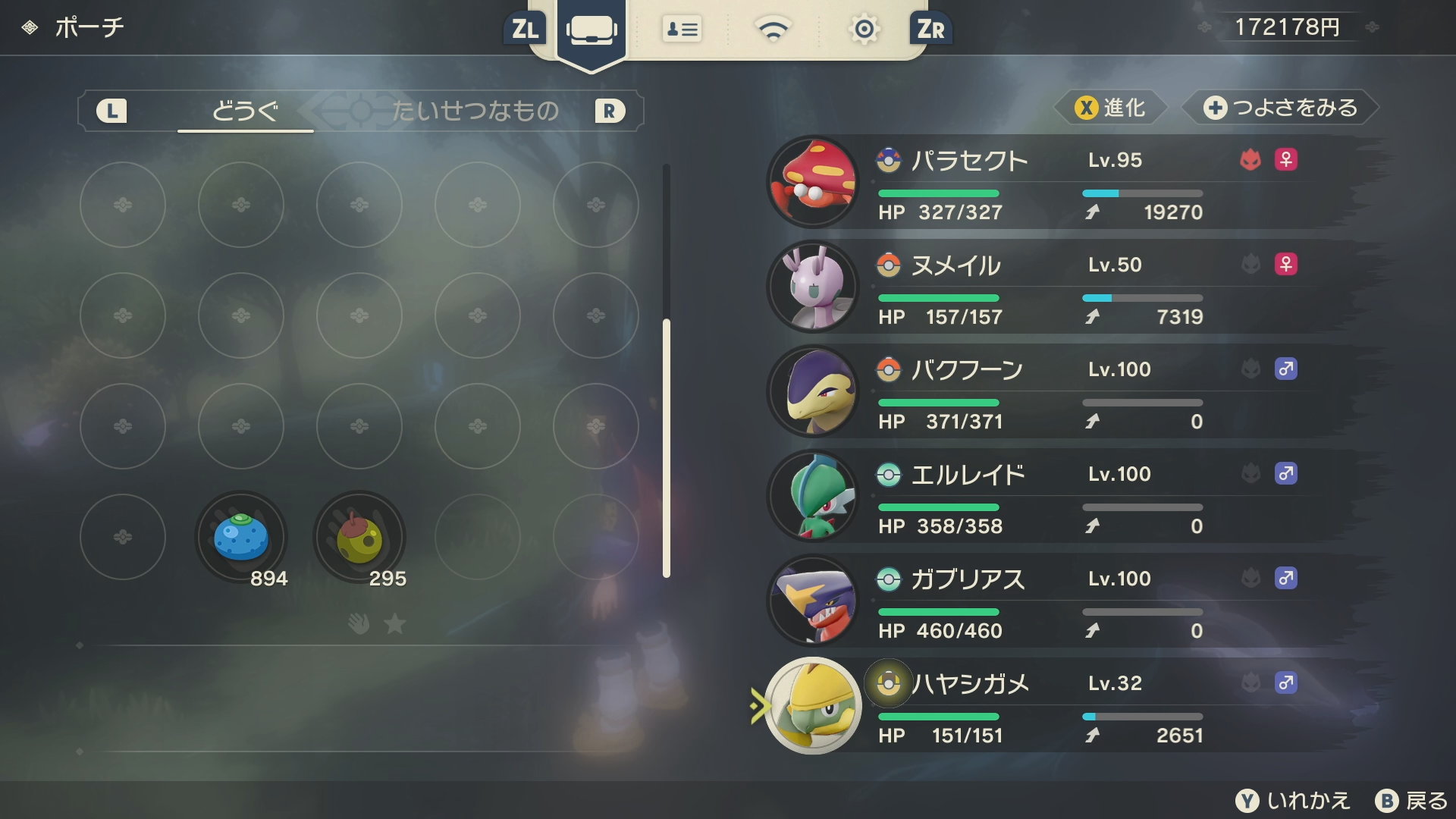1456x819 pixels.
Task: Open the wireless communication tab
Action: pos(773,30)
